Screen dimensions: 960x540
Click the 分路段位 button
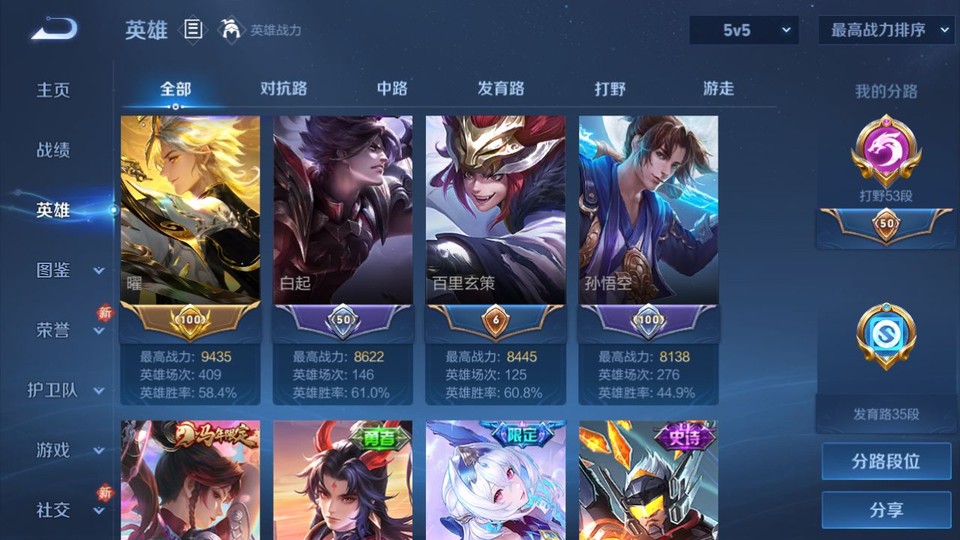(886, 462)
